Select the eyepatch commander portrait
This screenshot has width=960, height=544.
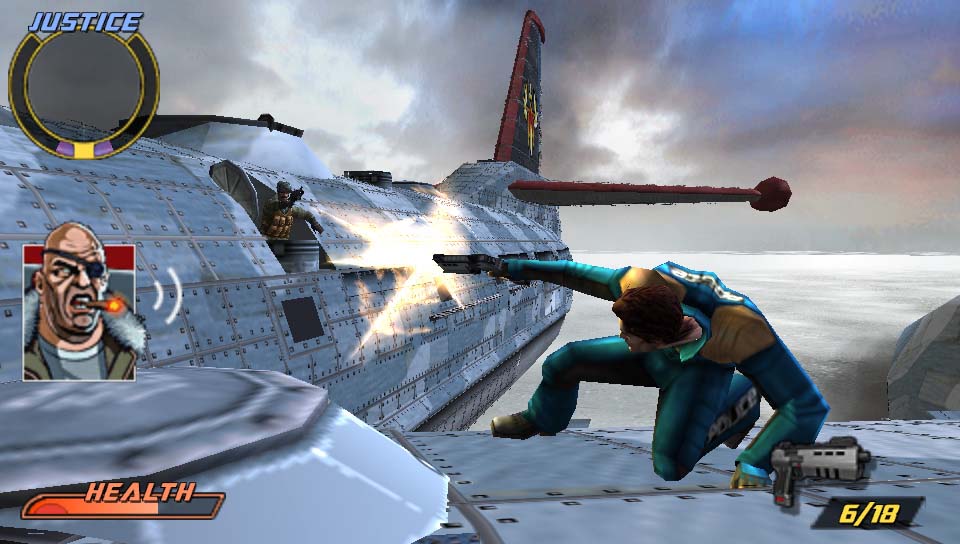point(79,313)
